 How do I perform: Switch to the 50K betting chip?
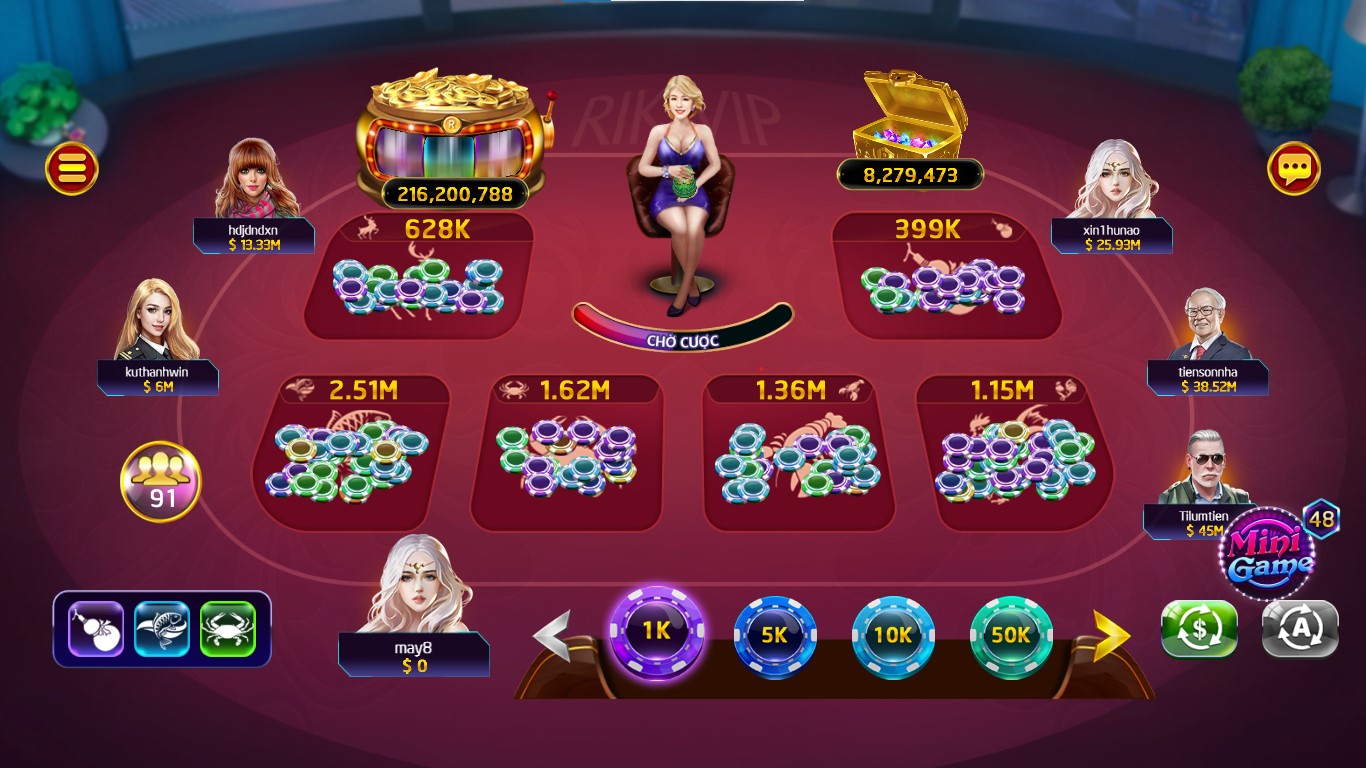[x=1012, y=634]
